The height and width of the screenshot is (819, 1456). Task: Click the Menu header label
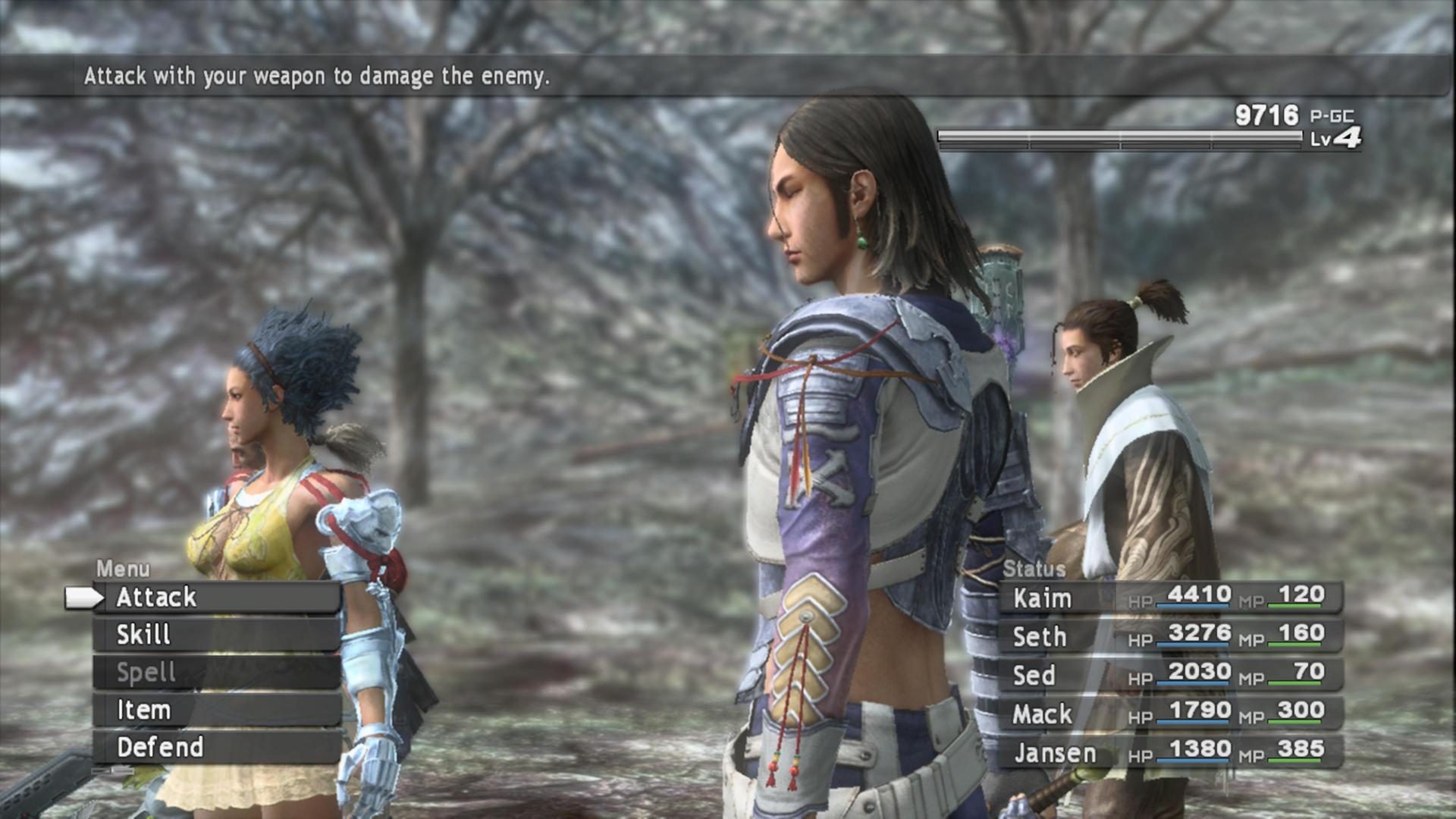click(124, 567)
